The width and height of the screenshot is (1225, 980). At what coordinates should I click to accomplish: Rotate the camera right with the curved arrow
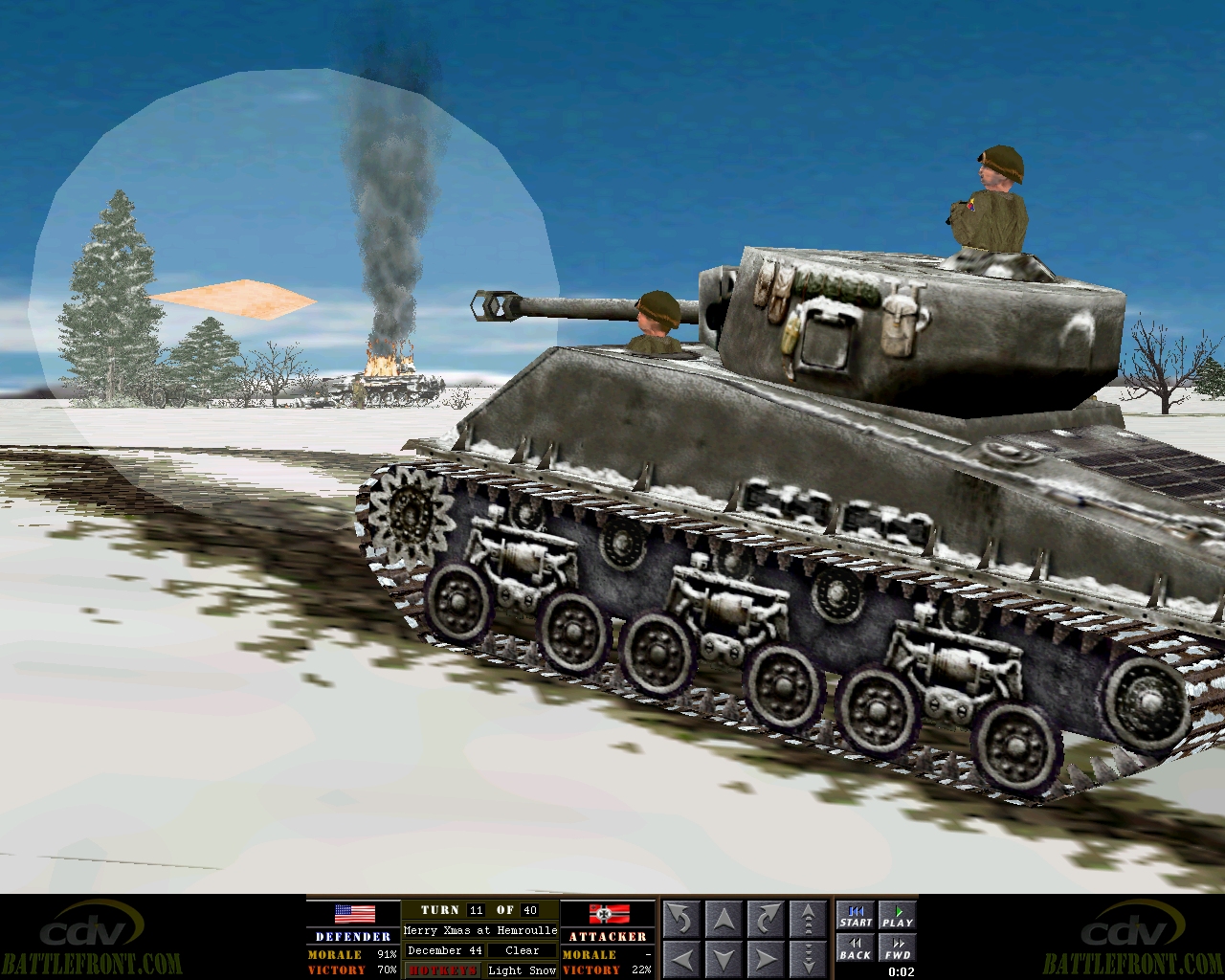(x=764, y=916)
